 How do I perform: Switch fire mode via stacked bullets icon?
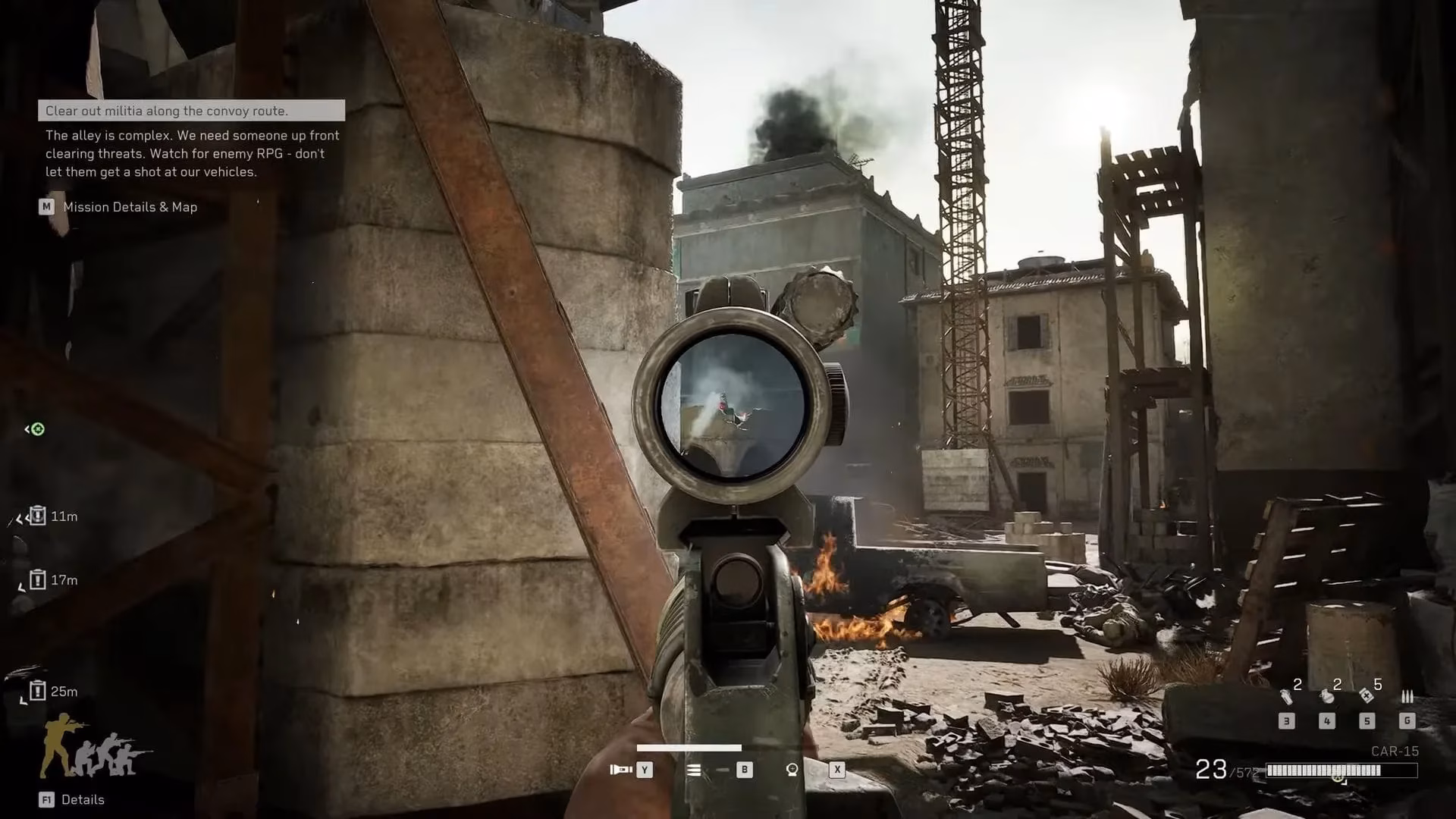tap(694, 770)
